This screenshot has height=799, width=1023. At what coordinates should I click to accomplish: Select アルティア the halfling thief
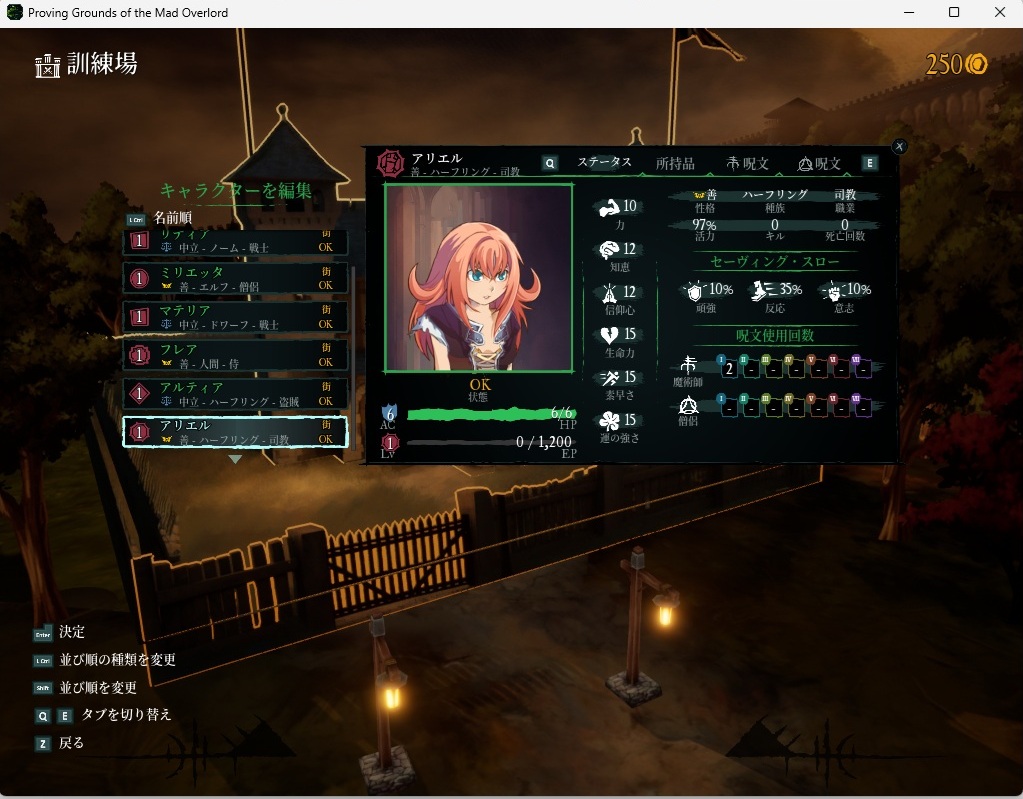(x=236, y=393)
